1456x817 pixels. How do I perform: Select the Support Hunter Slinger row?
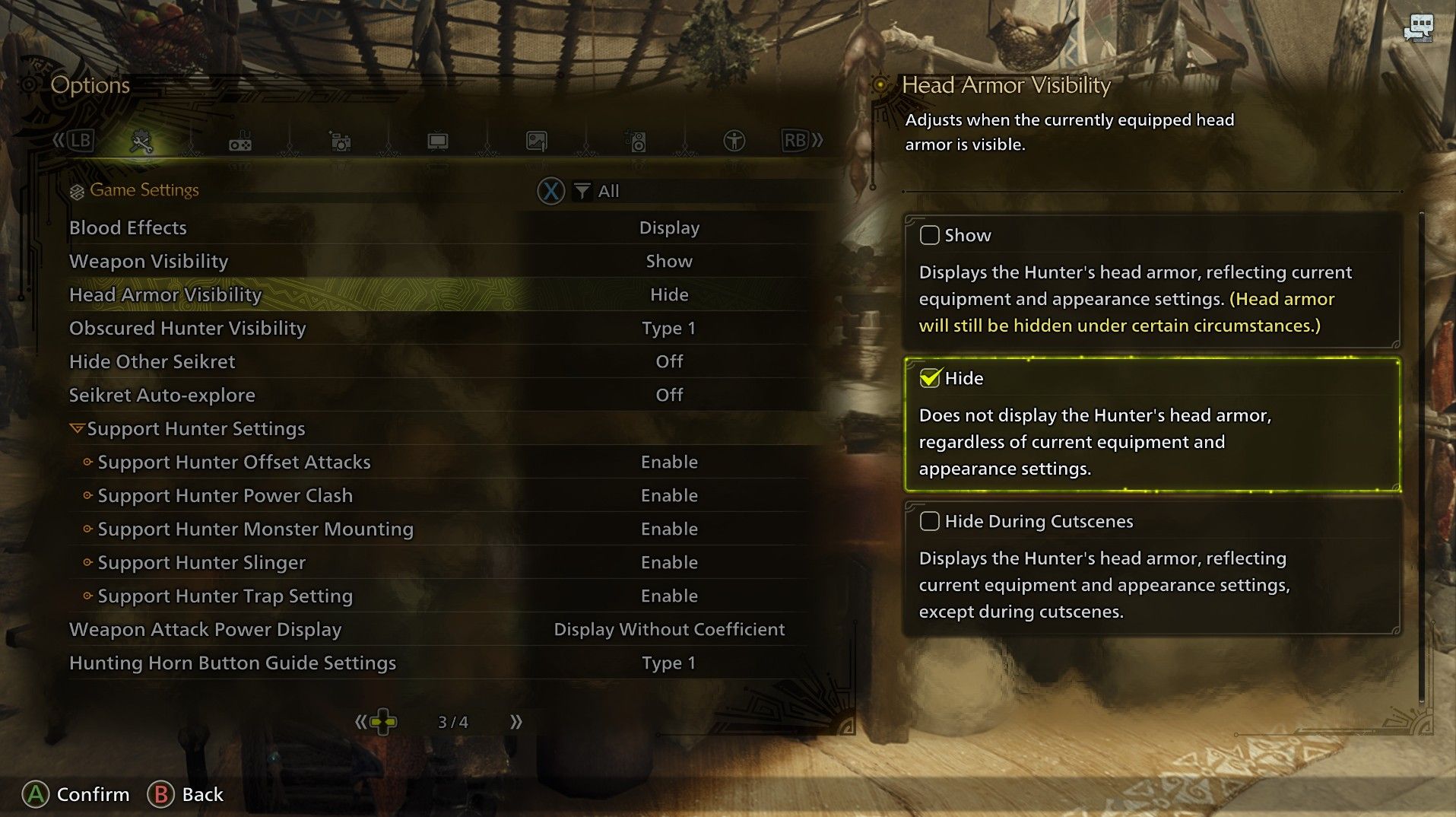(x=201, y=562)
